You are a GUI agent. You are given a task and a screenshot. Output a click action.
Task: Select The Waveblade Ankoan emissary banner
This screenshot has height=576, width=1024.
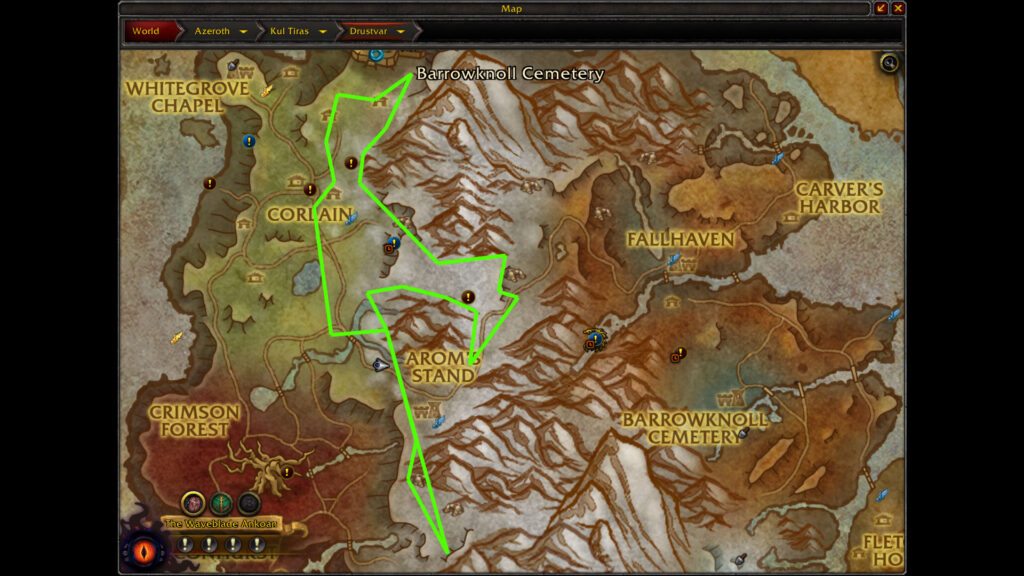click(x=221, y=524)
